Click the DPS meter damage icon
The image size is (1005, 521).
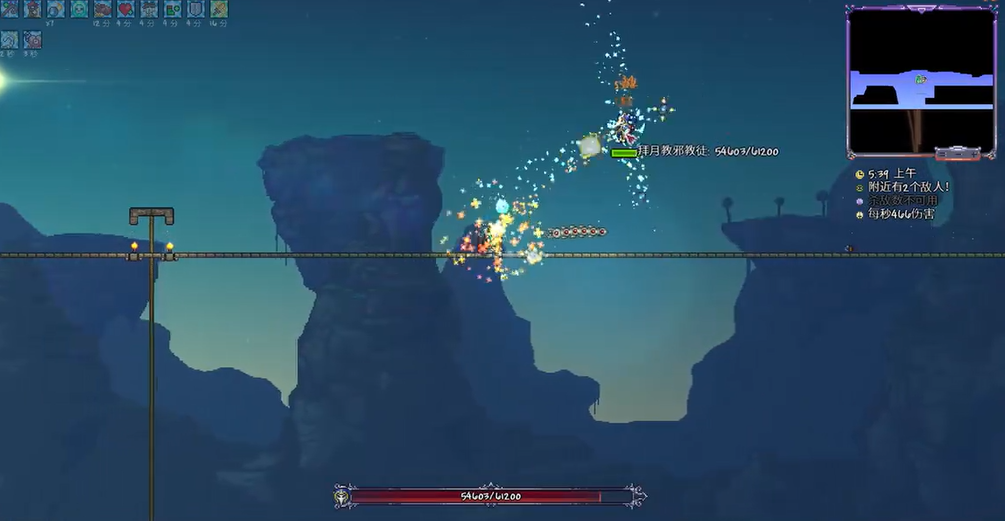tap(859, 214)
